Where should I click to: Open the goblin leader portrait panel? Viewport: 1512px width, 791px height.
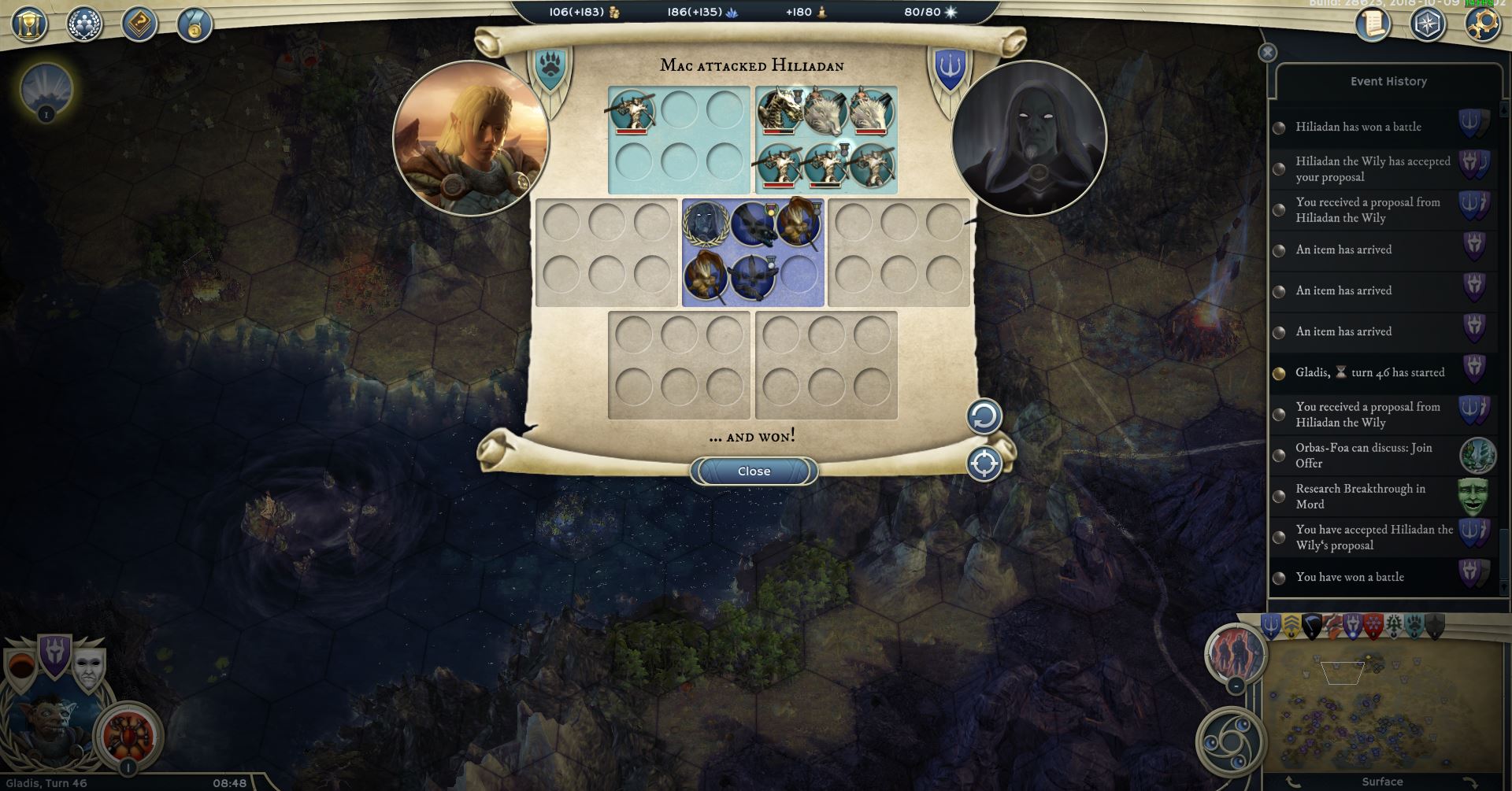[x=49, y=734]
